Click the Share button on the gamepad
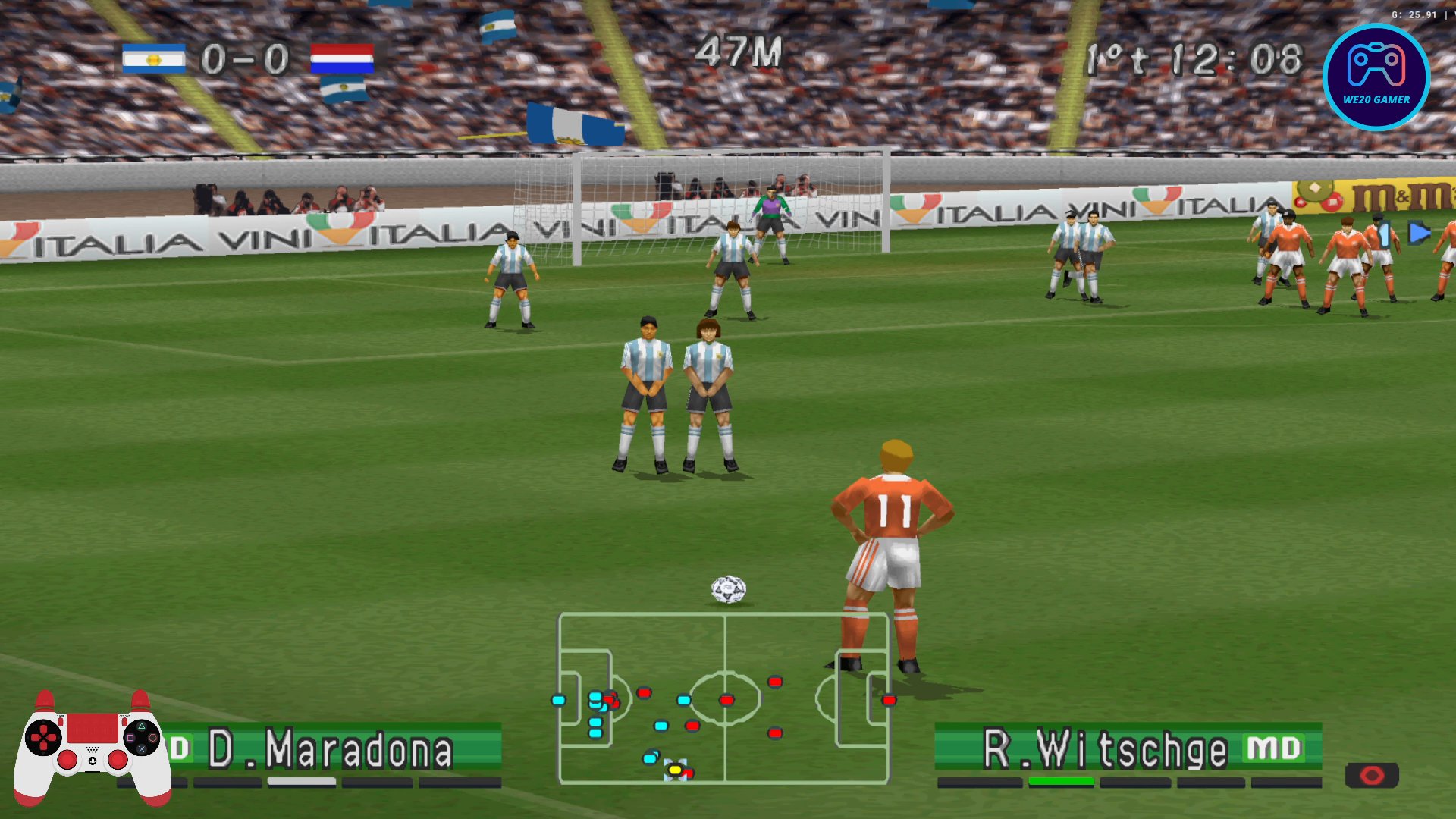Screen dimensions: 1456x819 point(61,722)
